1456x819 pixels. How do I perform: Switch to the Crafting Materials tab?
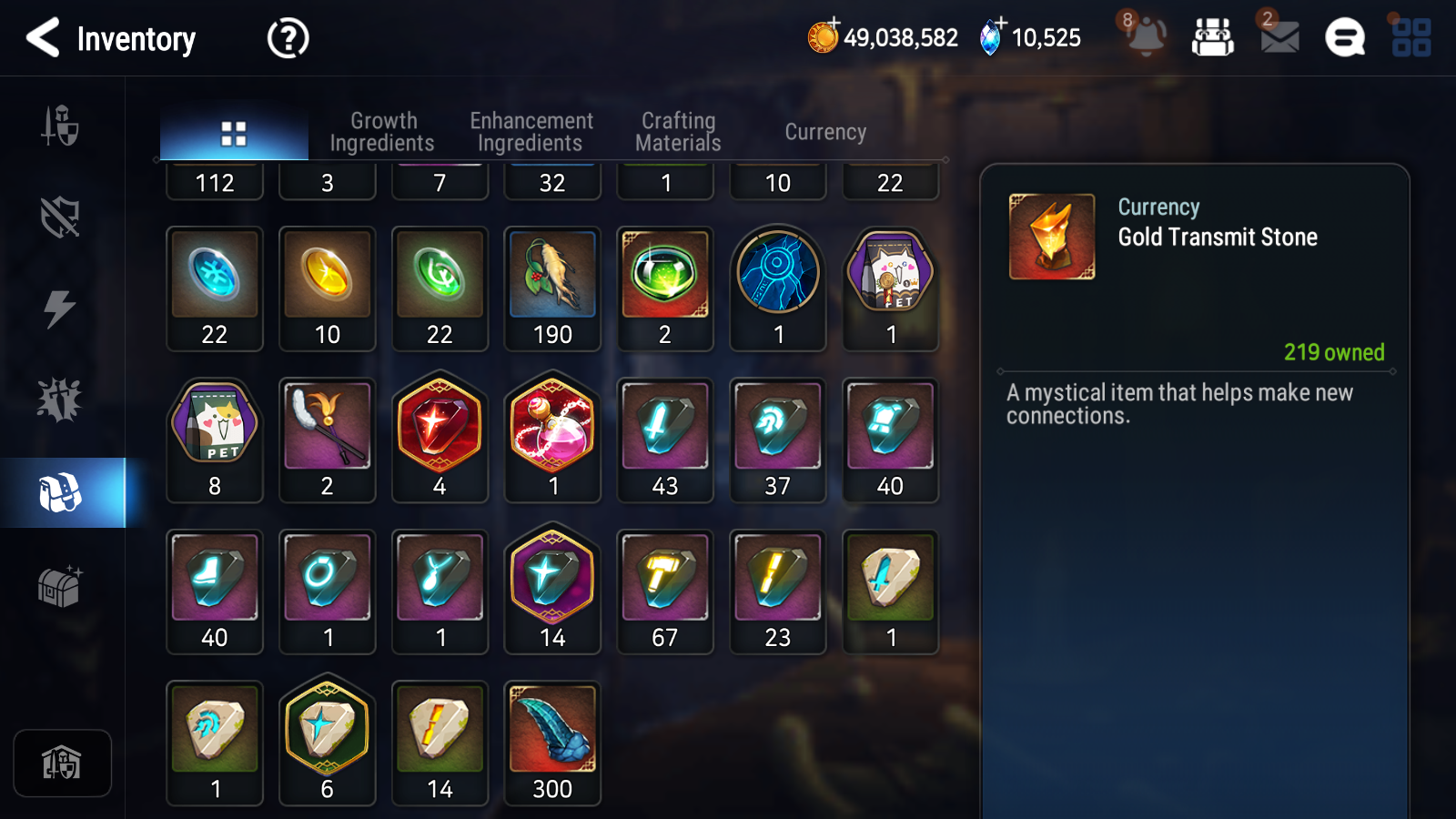(x=677, y=130)
